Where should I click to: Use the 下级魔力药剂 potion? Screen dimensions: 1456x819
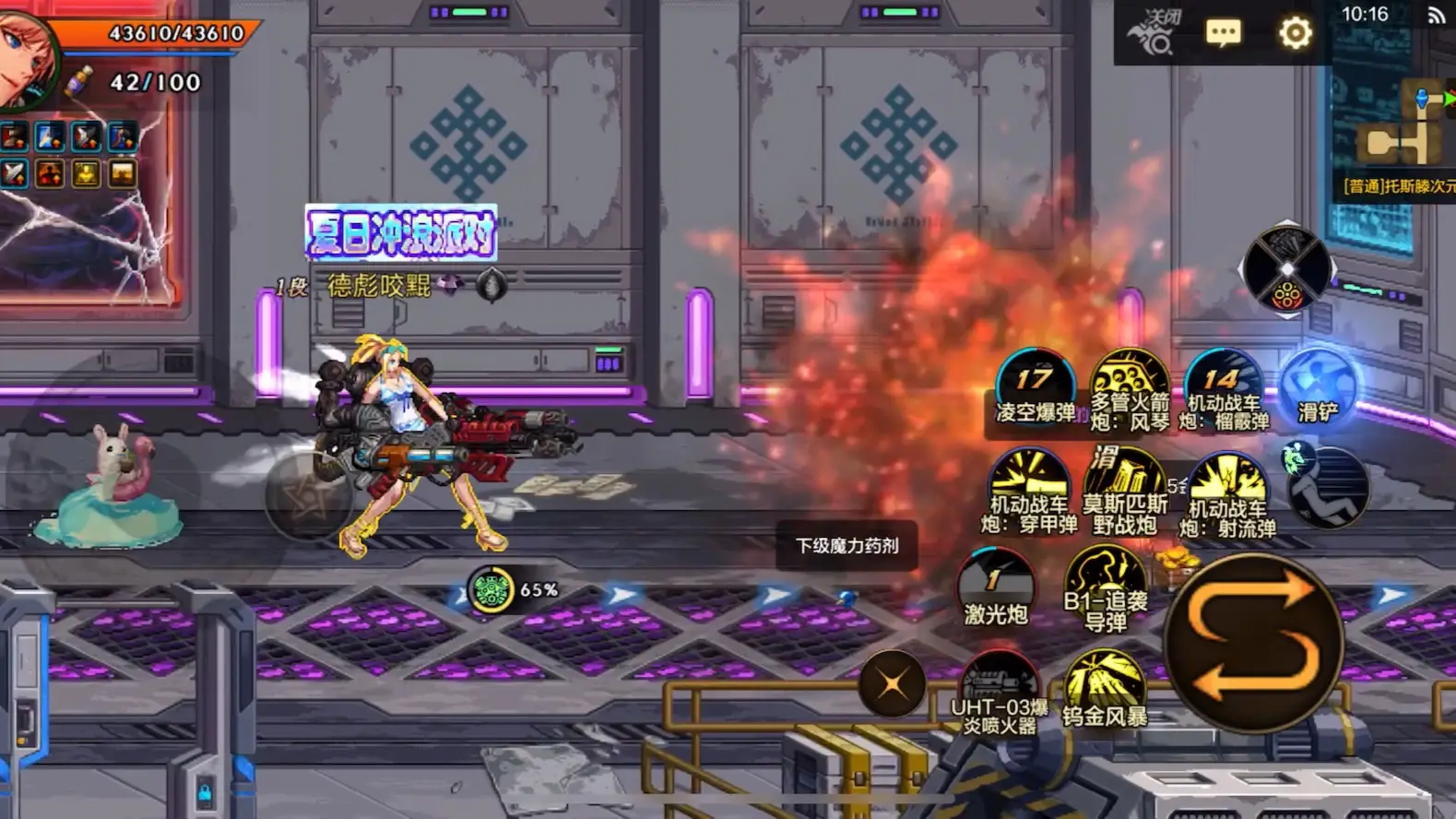click(846, 546)
